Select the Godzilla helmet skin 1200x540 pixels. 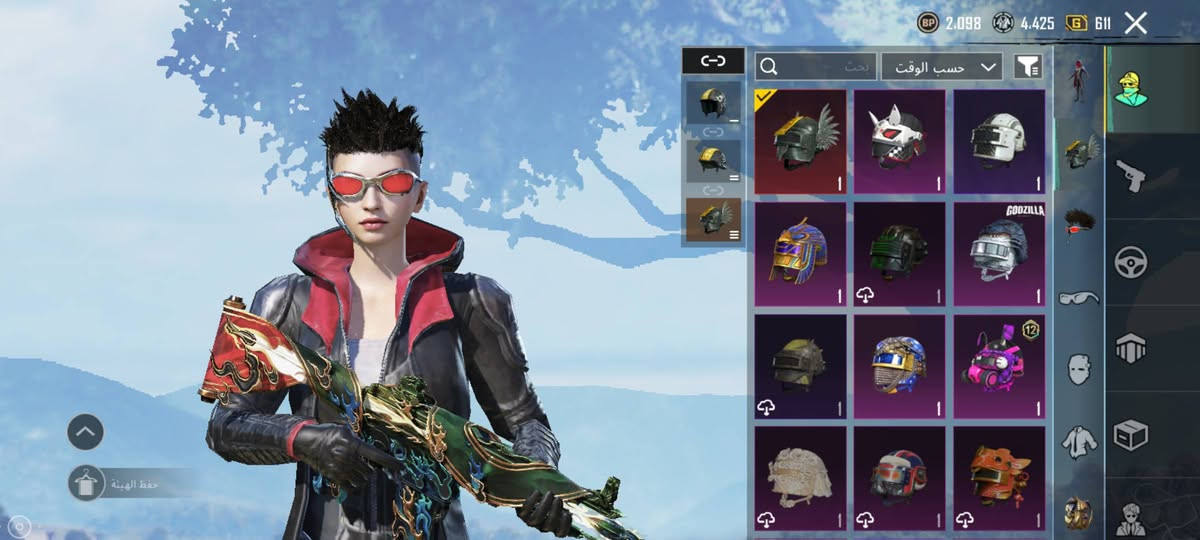[x=998, y=254]
